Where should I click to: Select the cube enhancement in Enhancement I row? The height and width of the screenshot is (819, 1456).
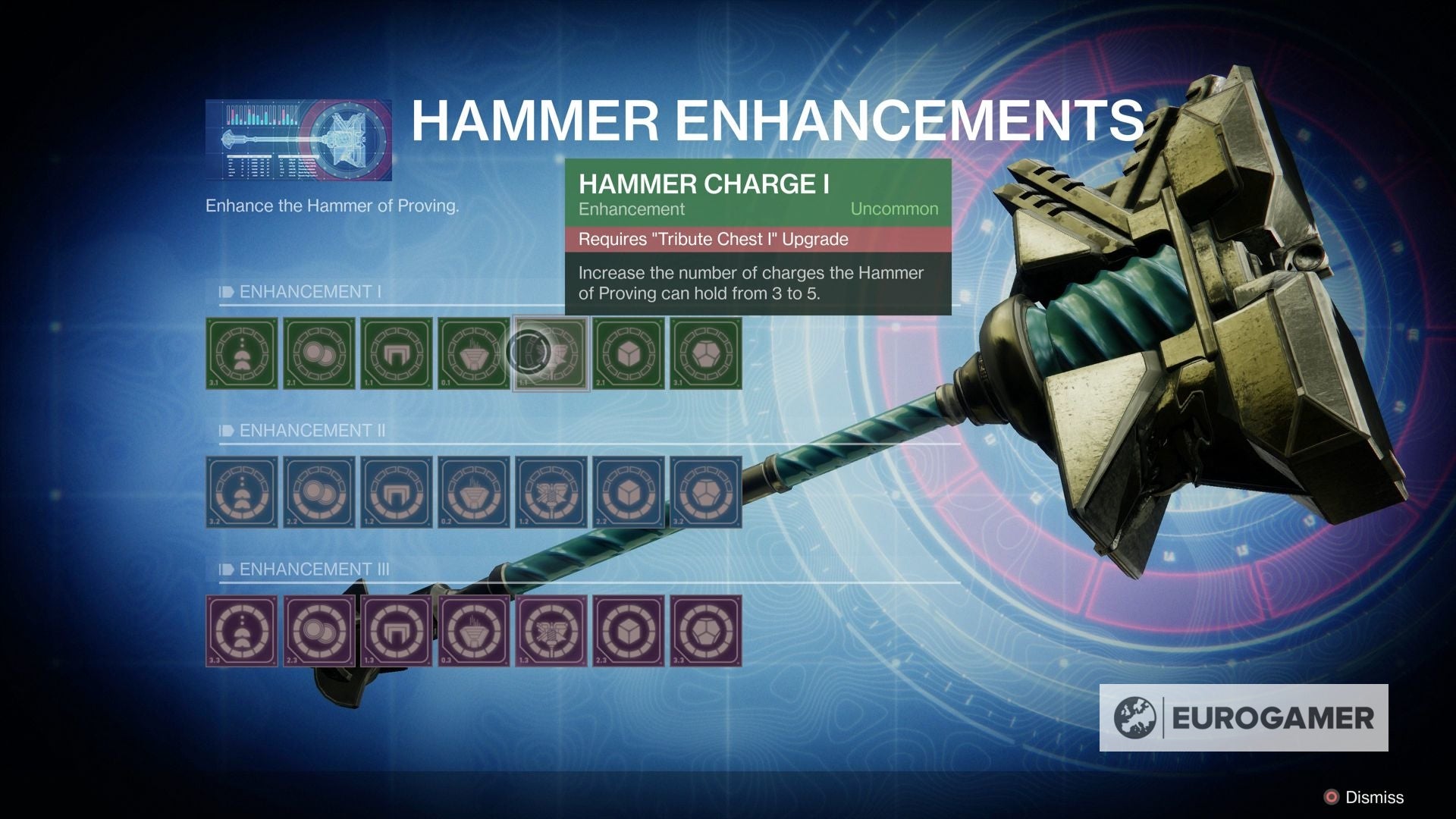629,353
